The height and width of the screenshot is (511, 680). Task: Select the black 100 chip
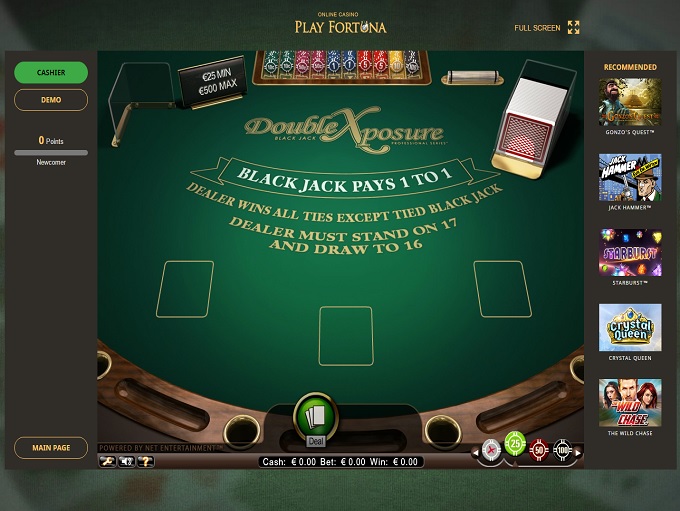coord(562,451)
